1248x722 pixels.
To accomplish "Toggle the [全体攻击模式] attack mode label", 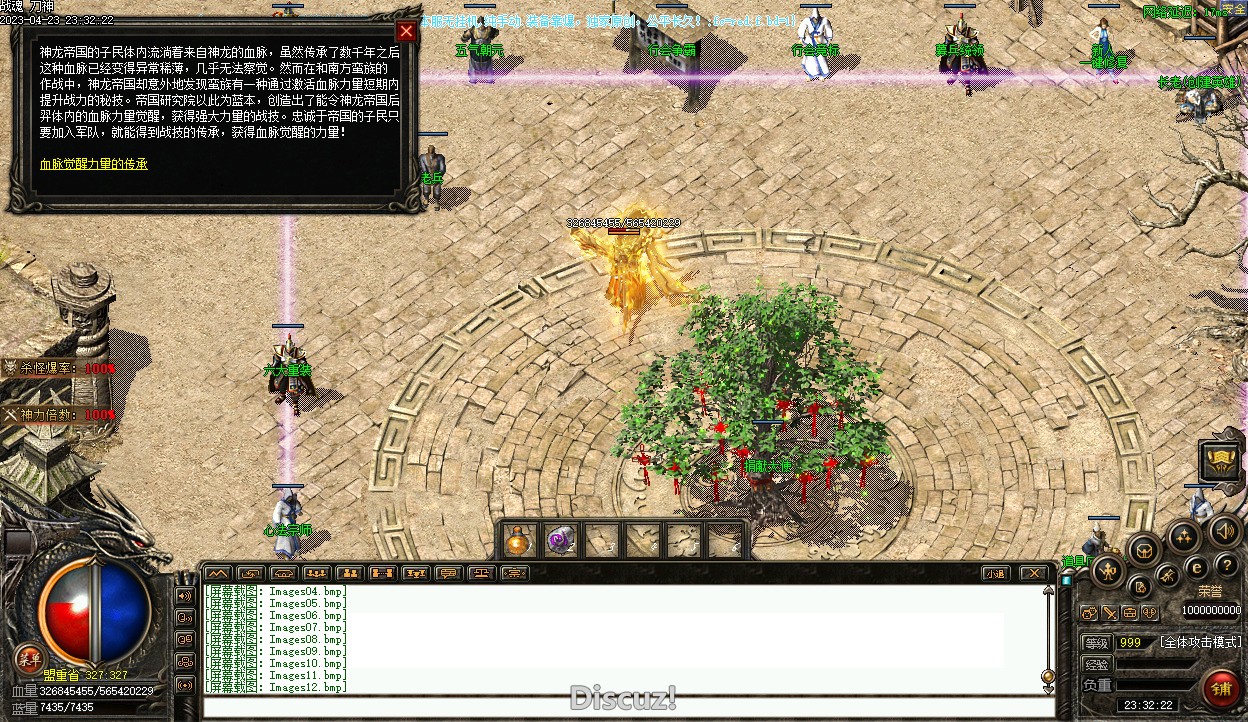I will point(1200,642).
